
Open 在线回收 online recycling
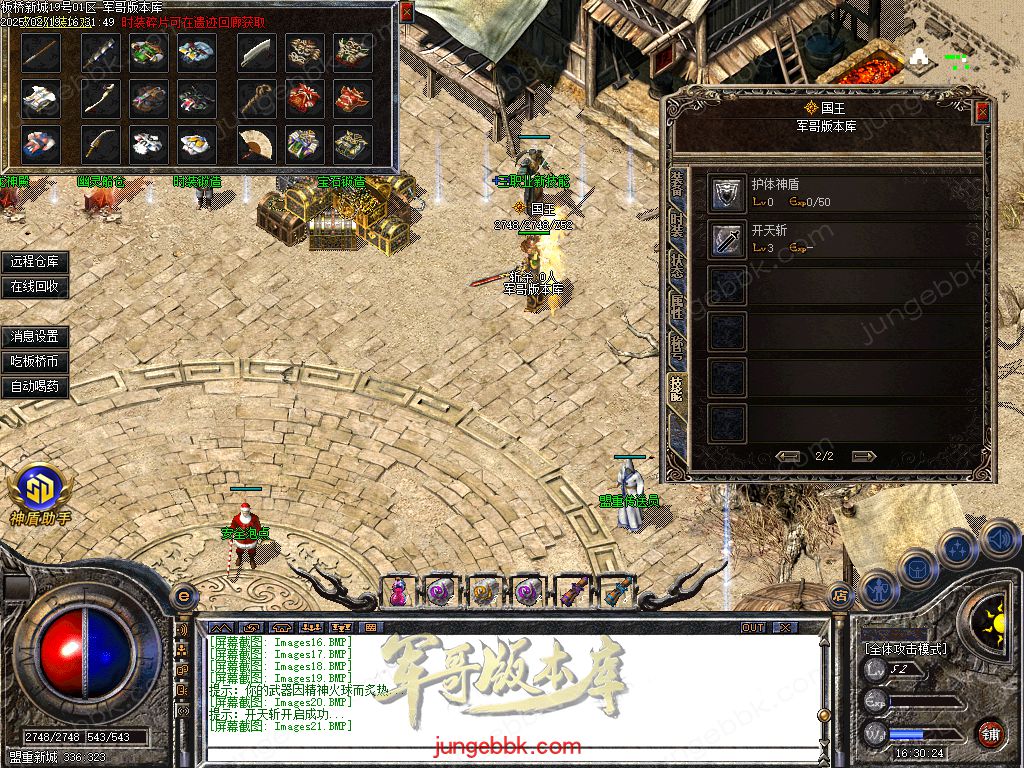coord(35,286)
